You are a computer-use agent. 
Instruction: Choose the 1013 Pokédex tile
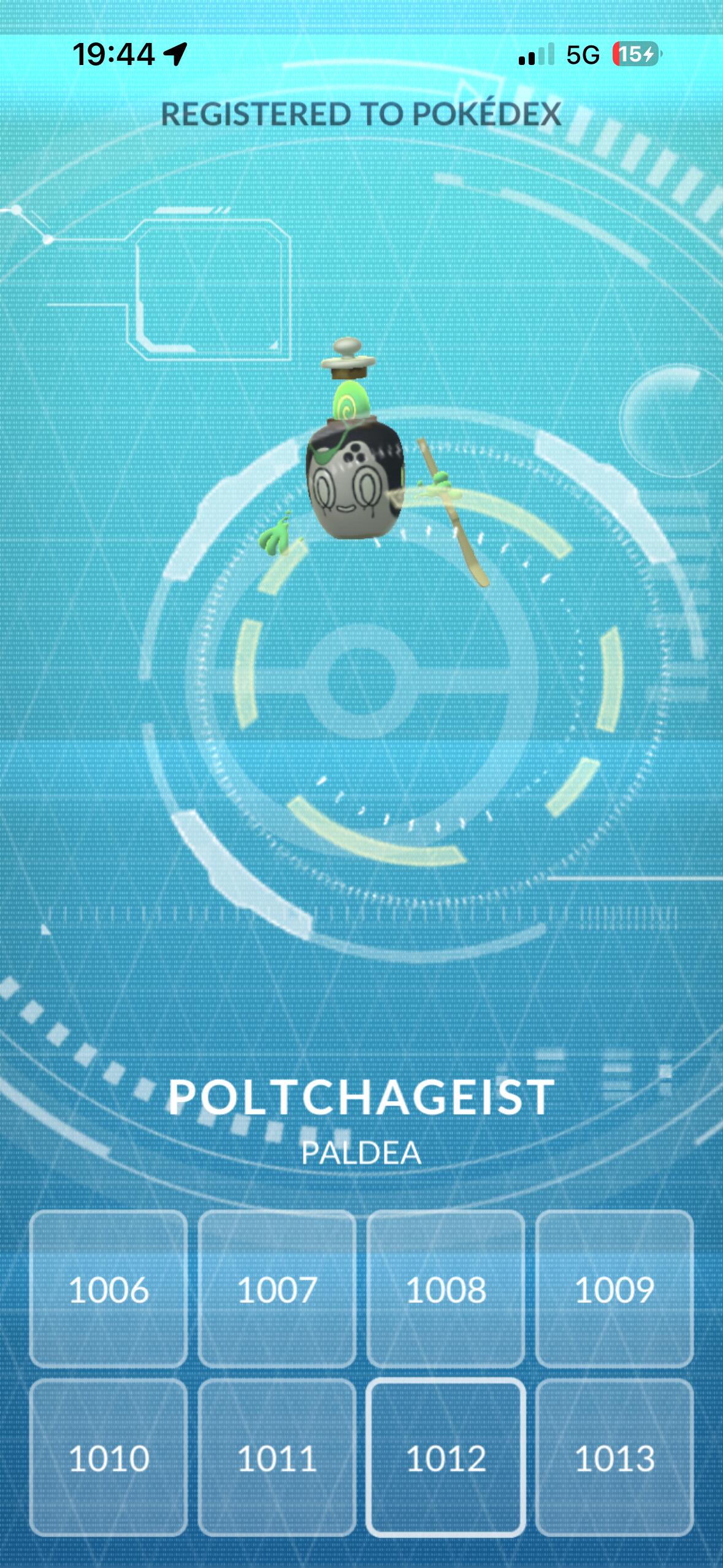click(x=614, y=1458)
